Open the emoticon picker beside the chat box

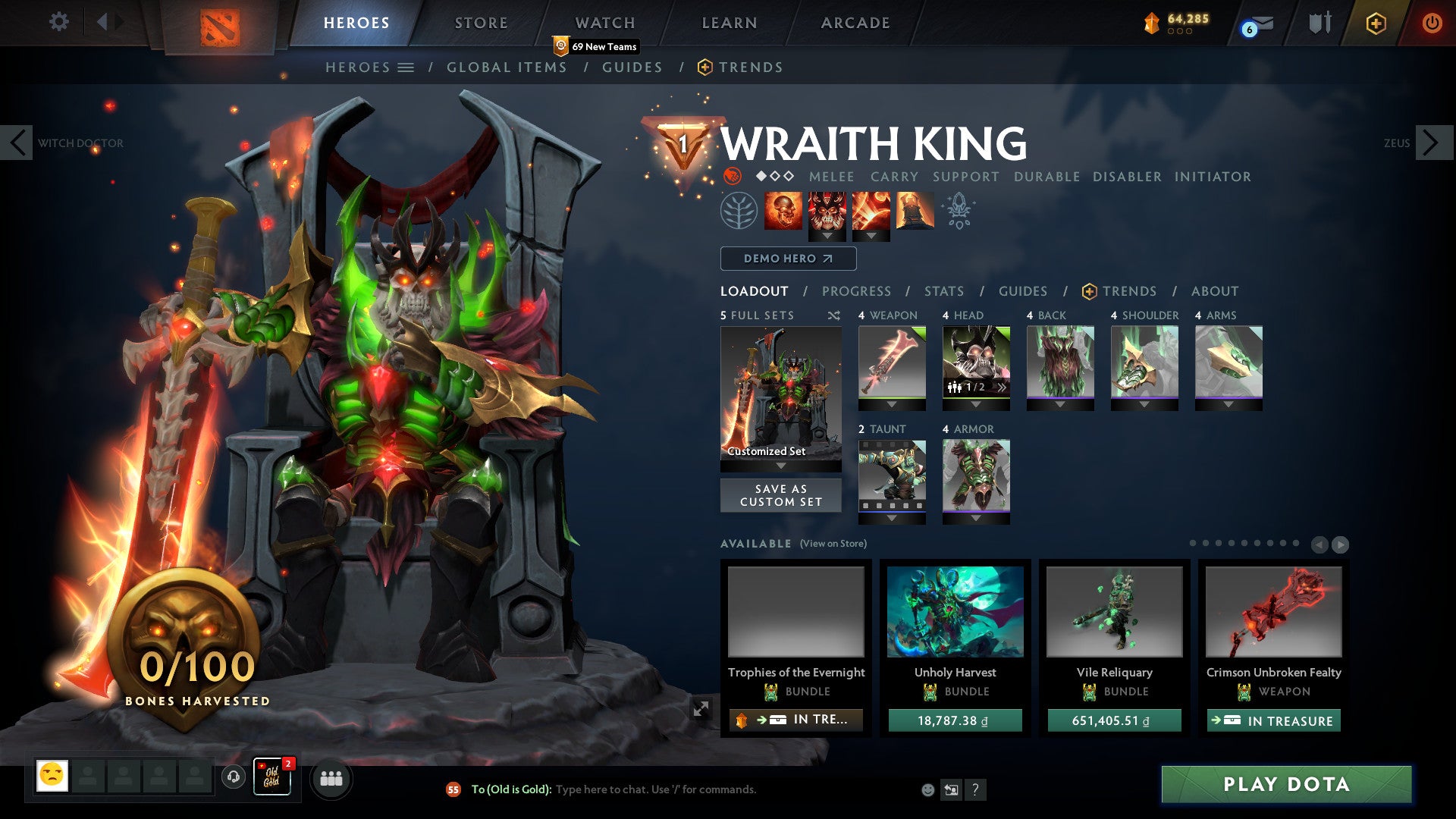tap(927, 789)
